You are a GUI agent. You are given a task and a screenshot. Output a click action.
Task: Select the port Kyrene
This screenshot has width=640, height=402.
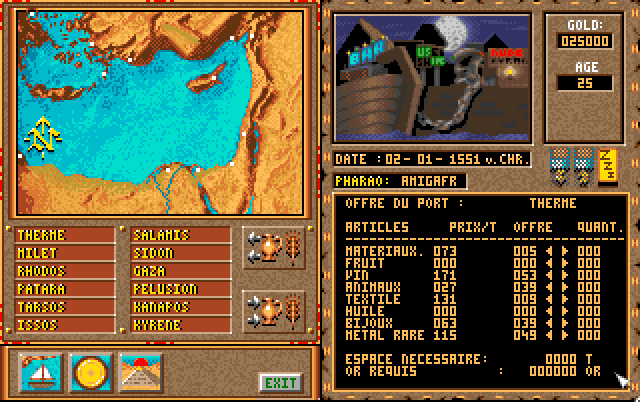coord(181,325)
